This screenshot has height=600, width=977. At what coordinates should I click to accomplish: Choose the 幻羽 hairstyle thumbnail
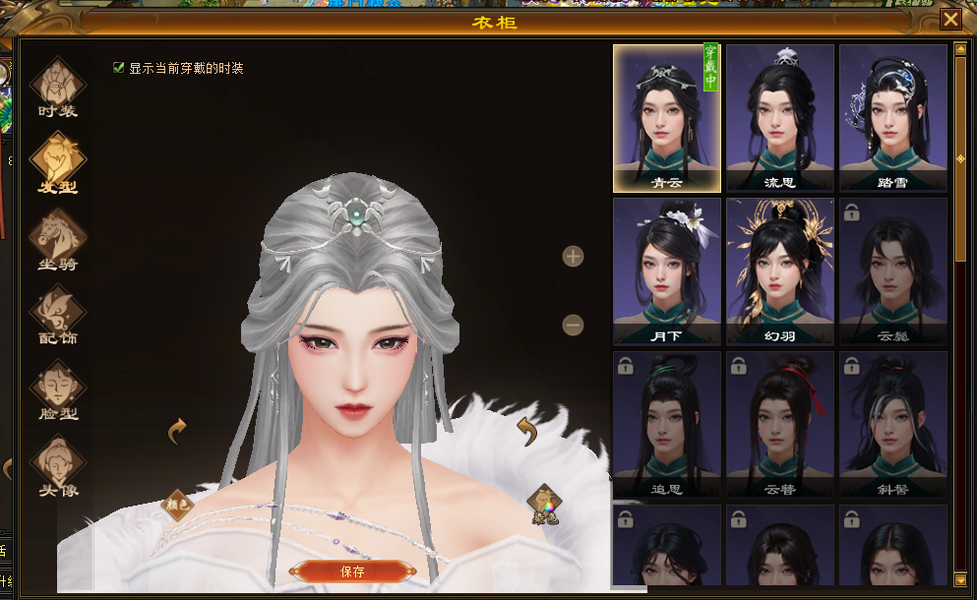[x=779, y=270]
